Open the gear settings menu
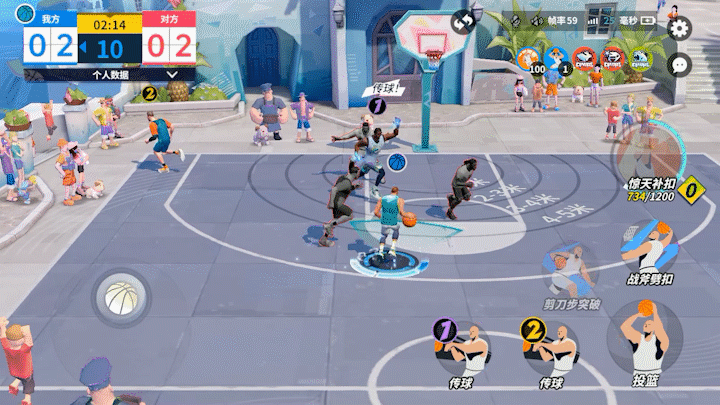This screenshot has height=405, width=720. (680, 27)
